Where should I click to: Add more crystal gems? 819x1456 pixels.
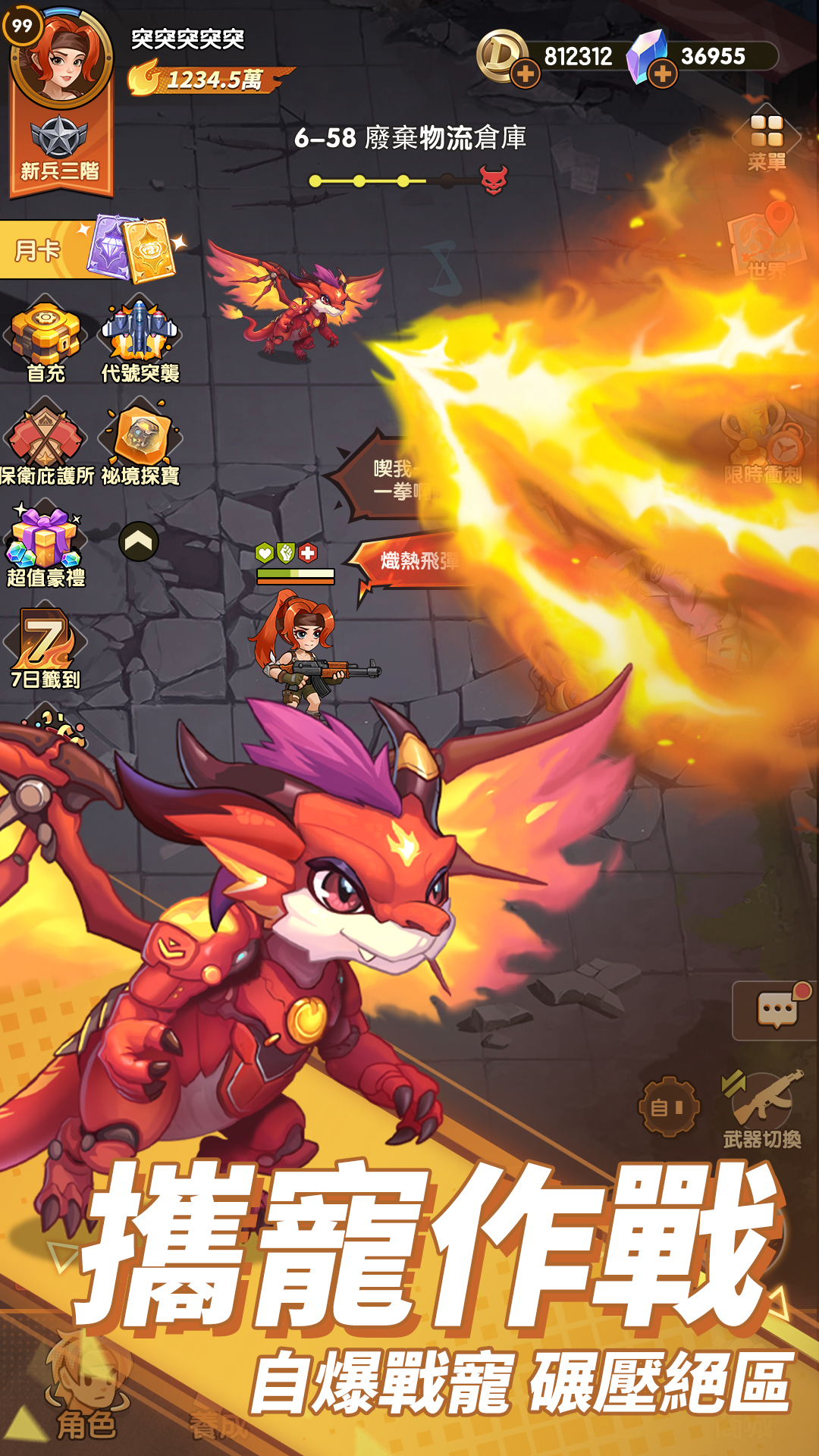coord(662,74)
